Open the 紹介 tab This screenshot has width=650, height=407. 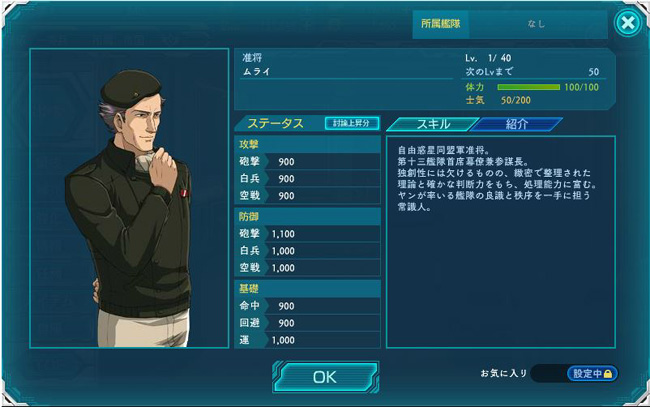tap(517, 124)
